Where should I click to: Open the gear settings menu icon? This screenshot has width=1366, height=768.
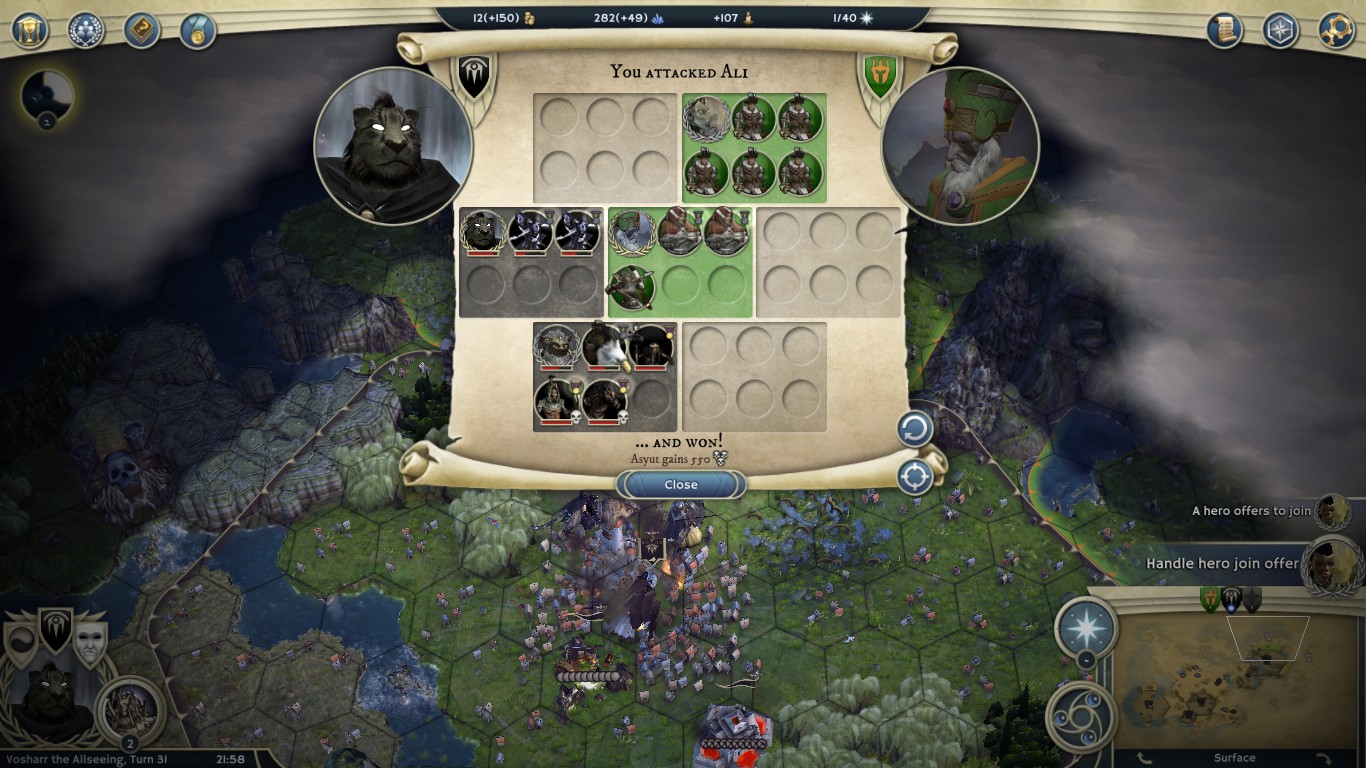tap(1336, 30)
